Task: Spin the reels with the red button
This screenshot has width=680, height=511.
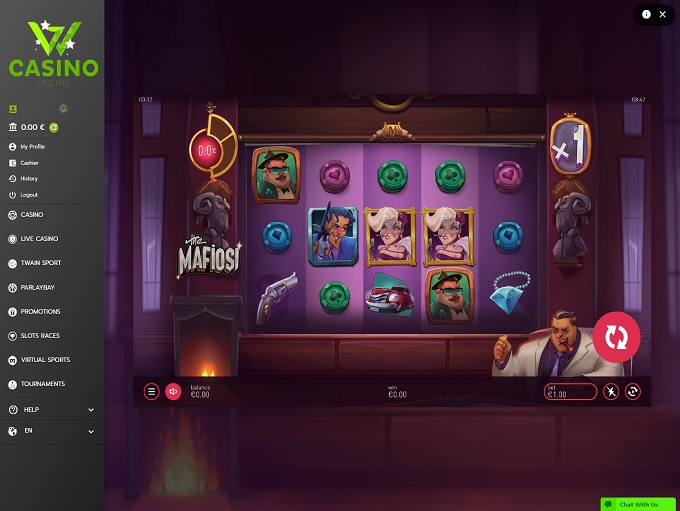Action: pos(616,338)
